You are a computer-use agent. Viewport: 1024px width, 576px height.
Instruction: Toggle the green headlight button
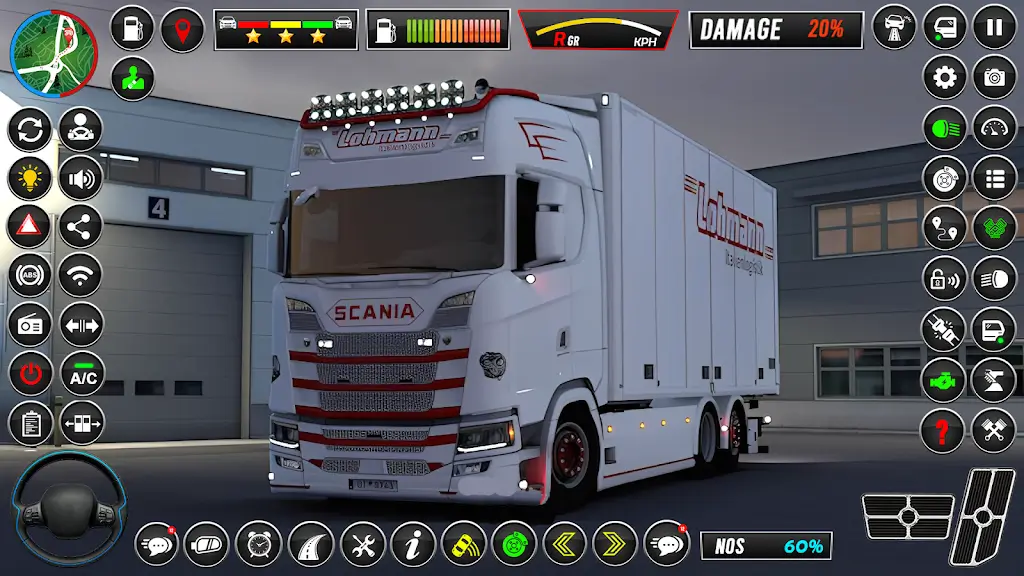(x=944, y=128)
